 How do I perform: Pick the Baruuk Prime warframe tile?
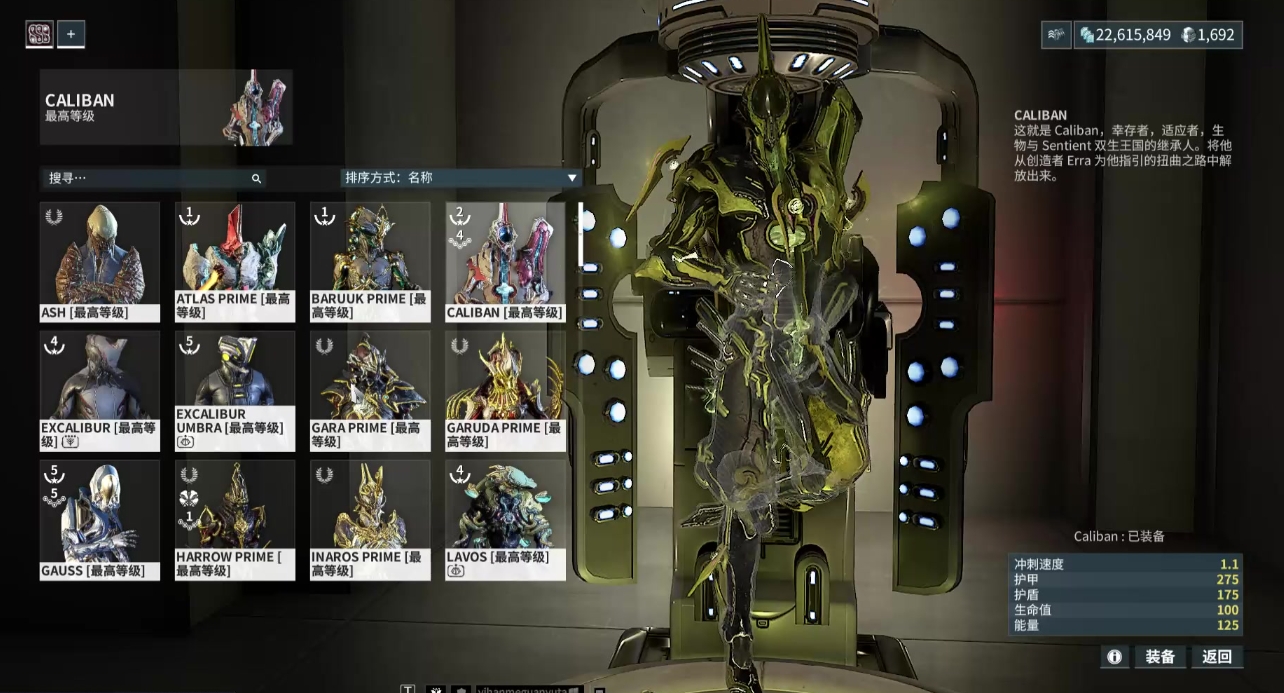[370, 262]
